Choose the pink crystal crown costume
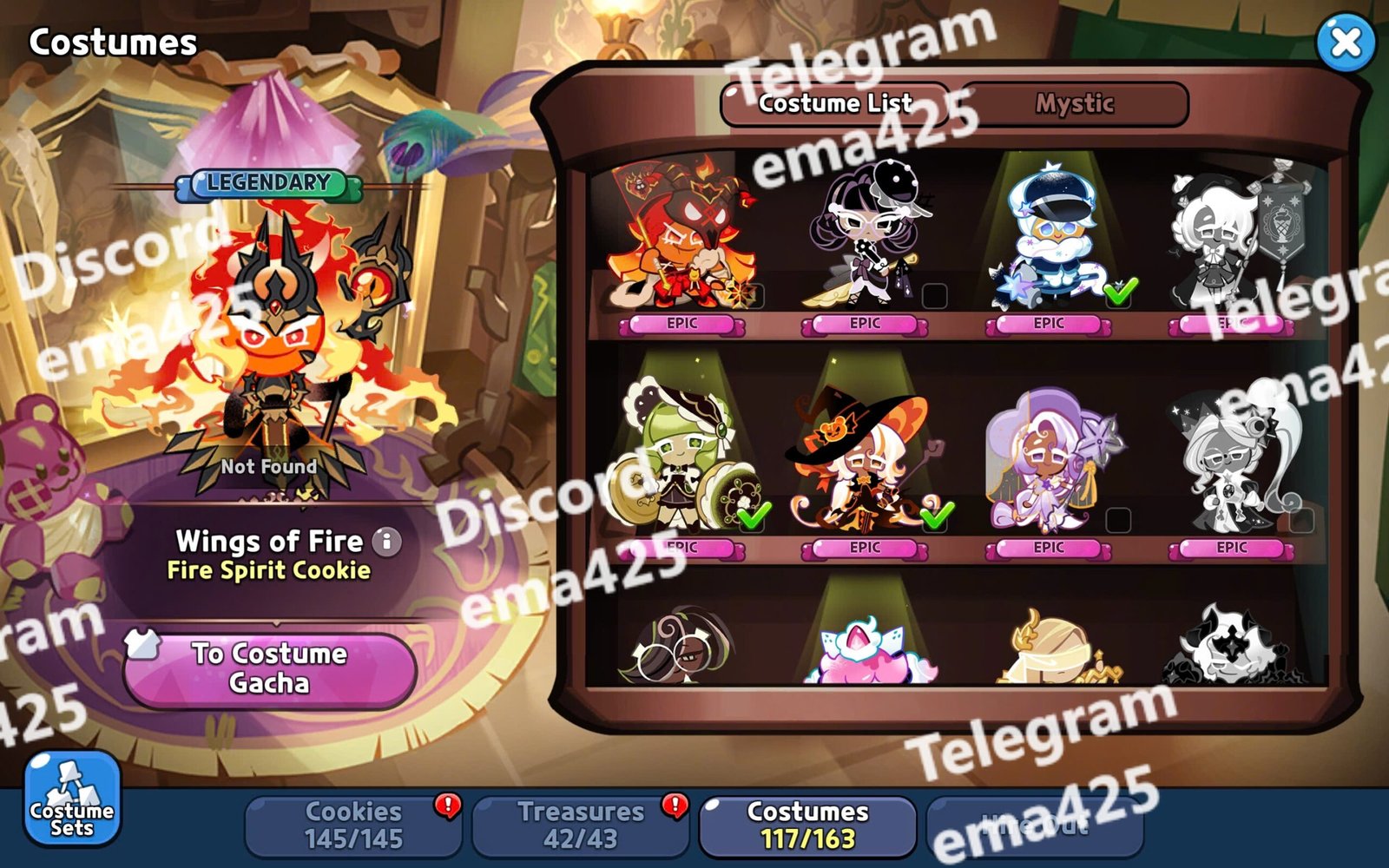1389x868 pixels. pos(865,651)
